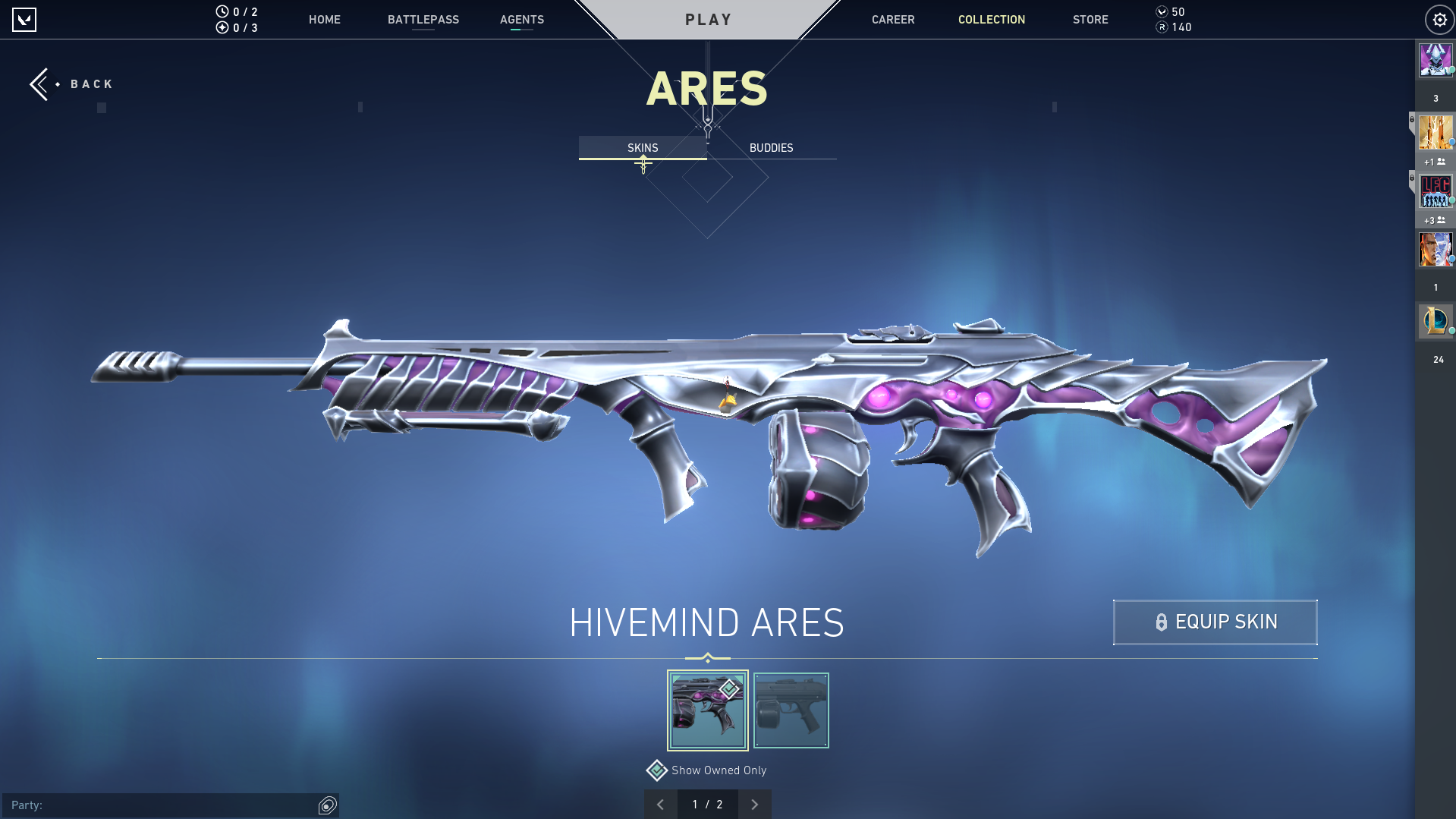Image resolution: width=1456 pixels, height=819 pixels.
Task: Click the weekly missions crosshair icon
Action: click(221, 27)
